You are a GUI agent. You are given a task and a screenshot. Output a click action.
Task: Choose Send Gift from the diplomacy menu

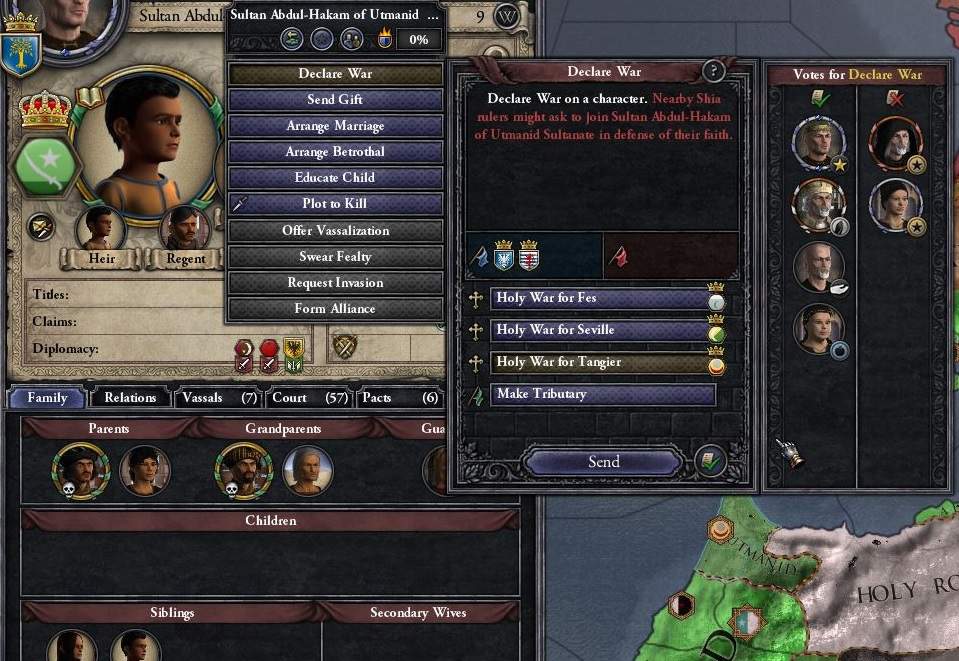tap(335, 100)
